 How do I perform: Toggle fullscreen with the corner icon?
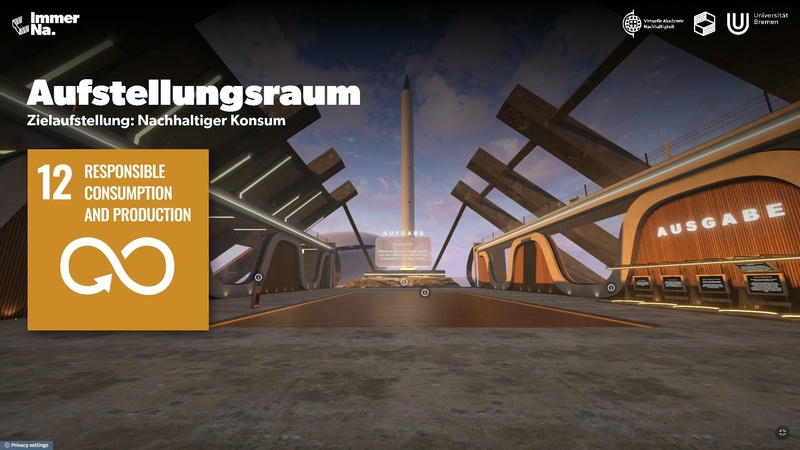(782, 432)
